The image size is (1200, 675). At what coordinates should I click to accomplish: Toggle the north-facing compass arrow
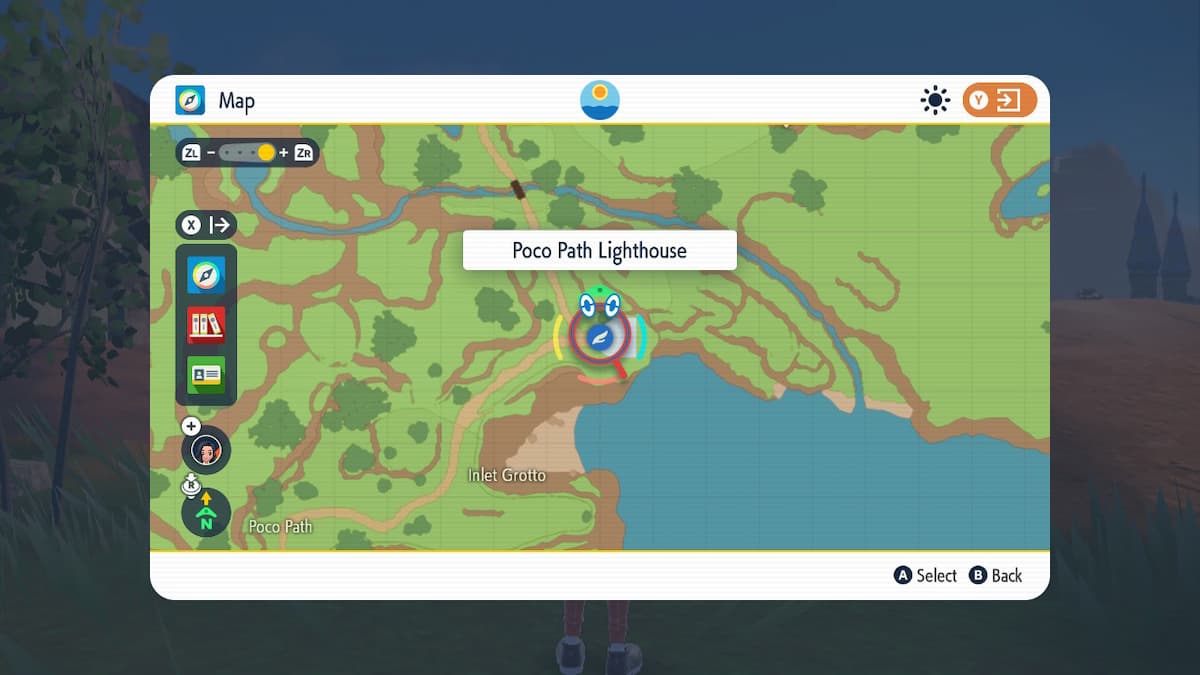click(x=206, y=512)
